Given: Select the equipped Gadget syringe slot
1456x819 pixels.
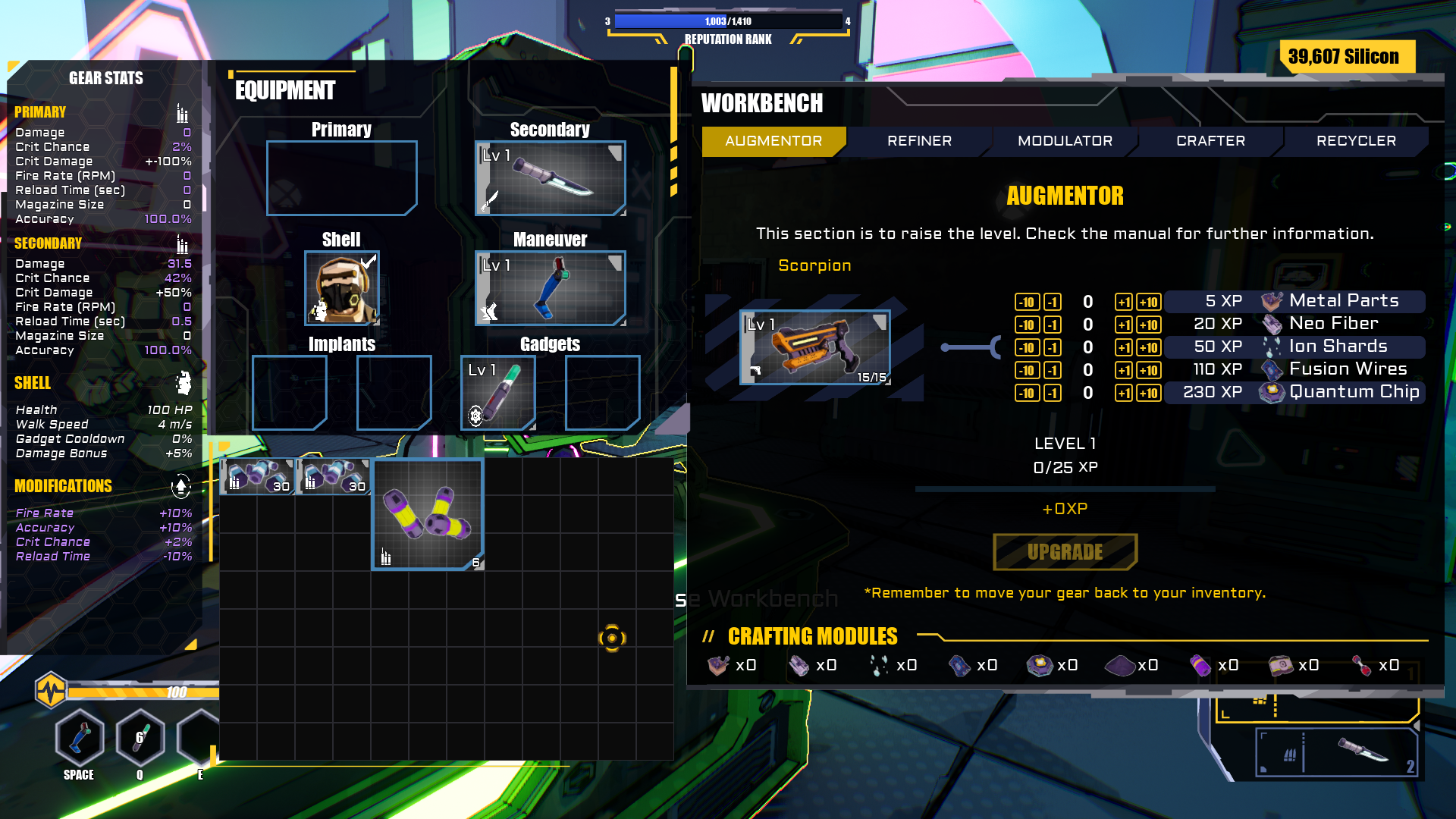Looking at the screenshot, I should (498, 393).
